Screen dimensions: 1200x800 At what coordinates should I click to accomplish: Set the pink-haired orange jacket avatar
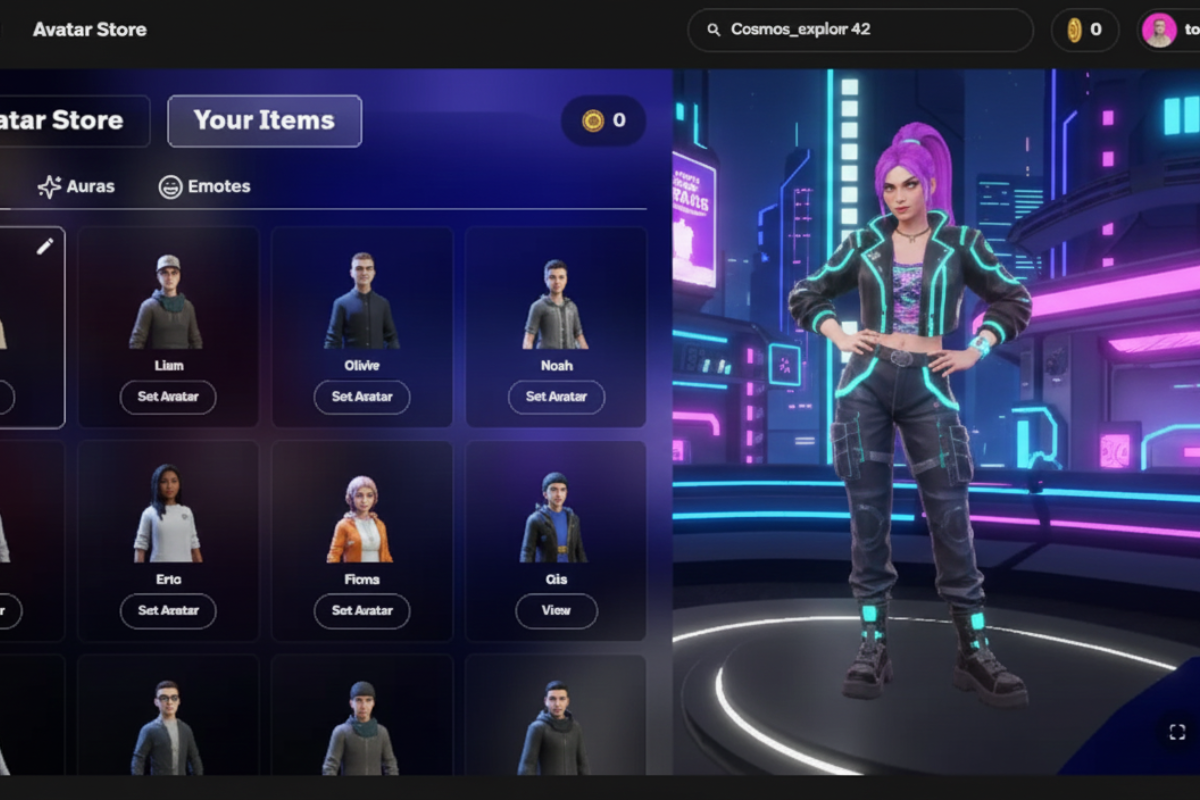click(362, 611)
